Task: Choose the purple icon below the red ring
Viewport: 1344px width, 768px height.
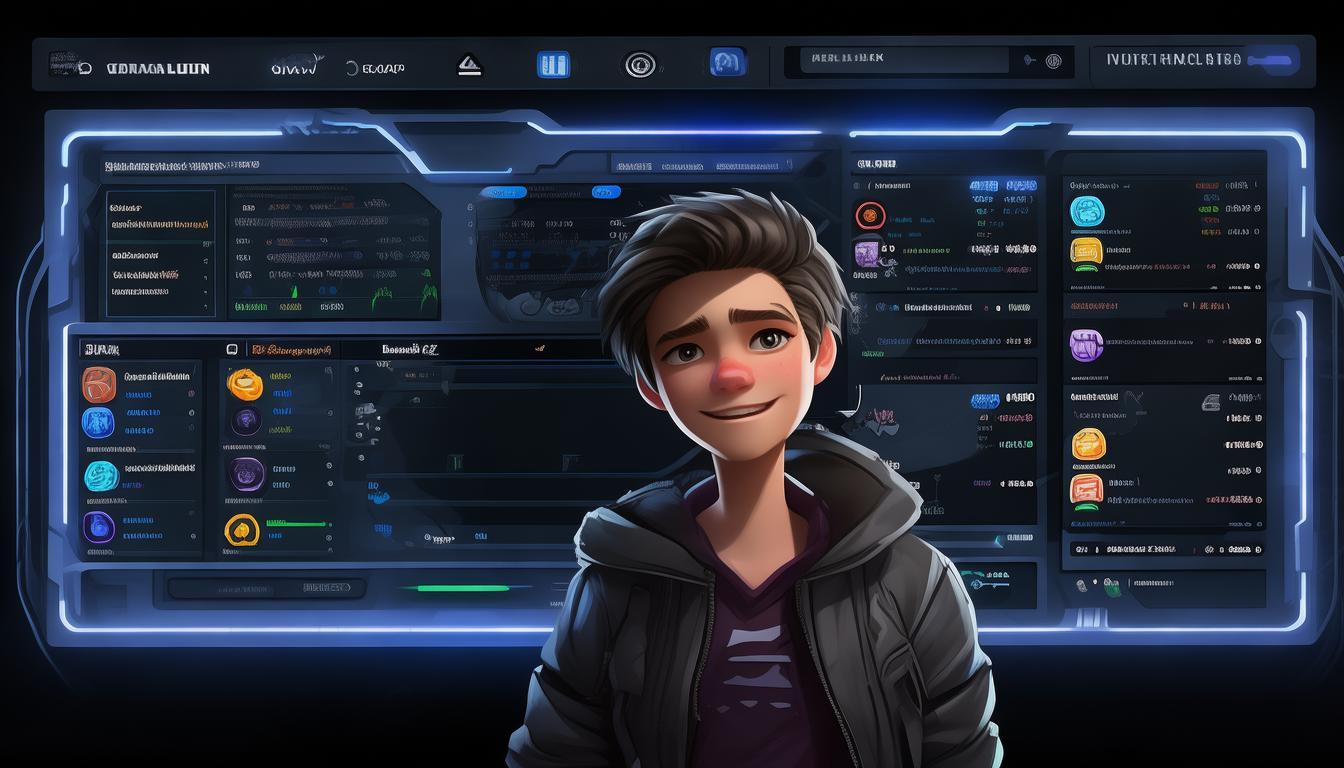Action: click(x=867, y=253)
